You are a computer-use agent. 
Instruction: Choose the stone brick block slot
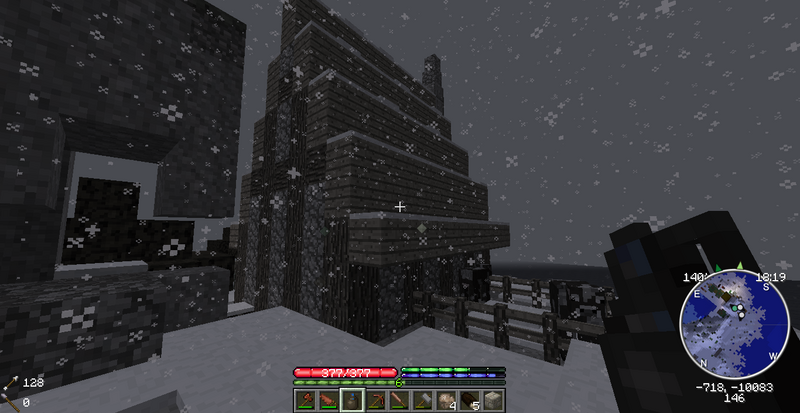tap(490, 400)
